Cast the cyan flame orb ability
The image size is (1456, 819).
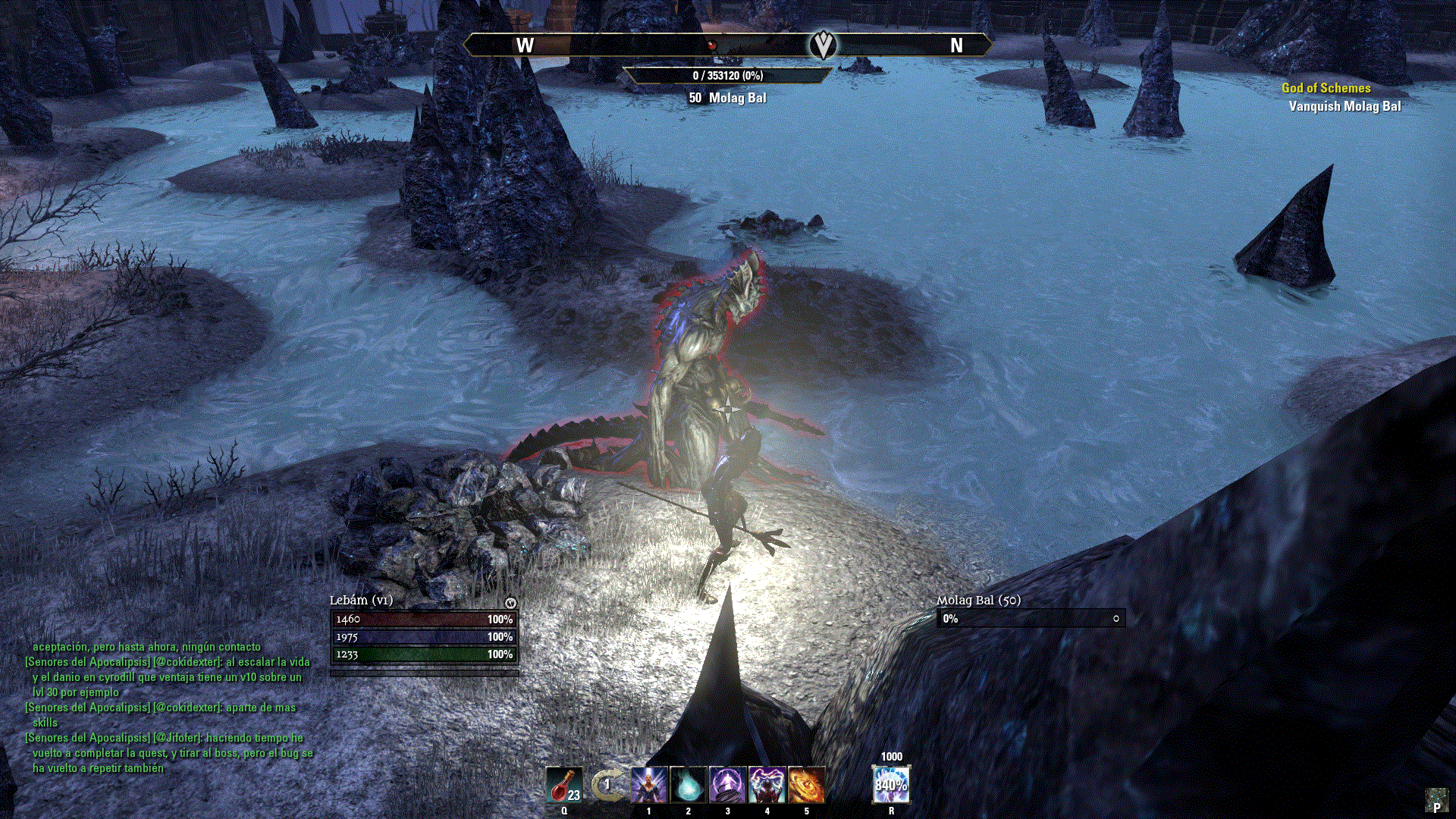(x=689, y=785)
